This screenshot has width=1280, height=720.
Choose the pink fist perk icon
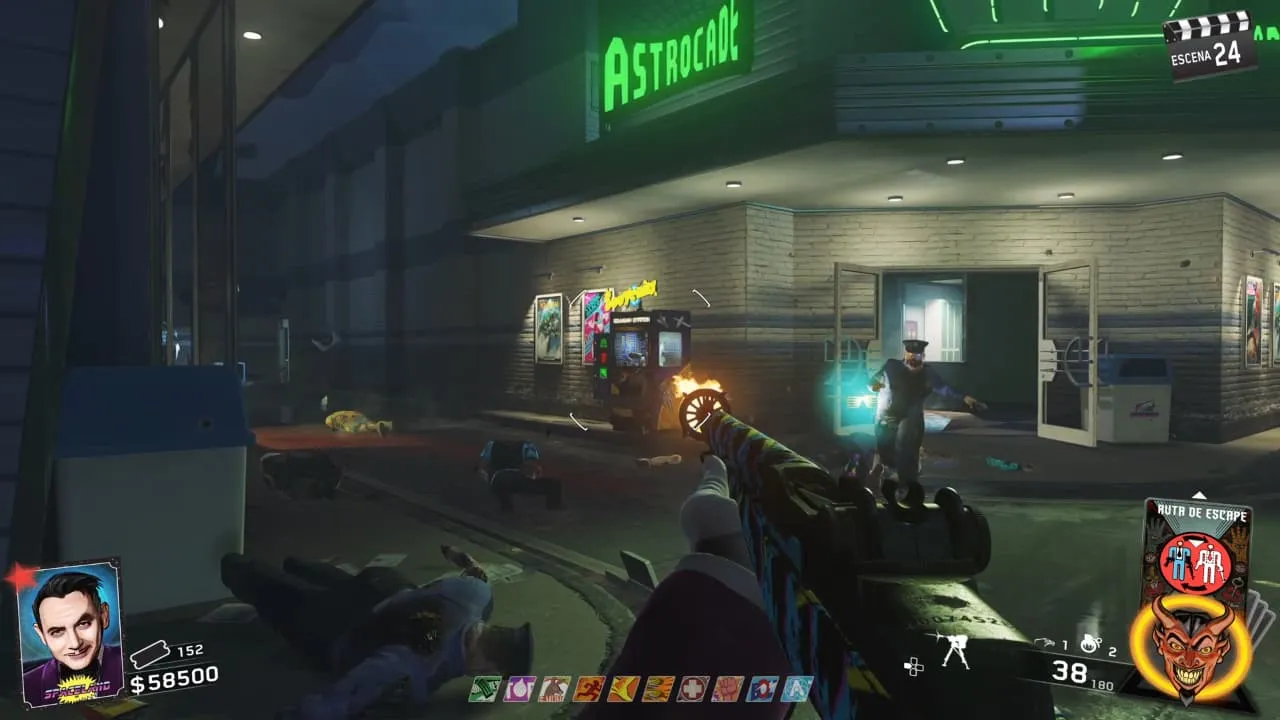click(725, 688)
